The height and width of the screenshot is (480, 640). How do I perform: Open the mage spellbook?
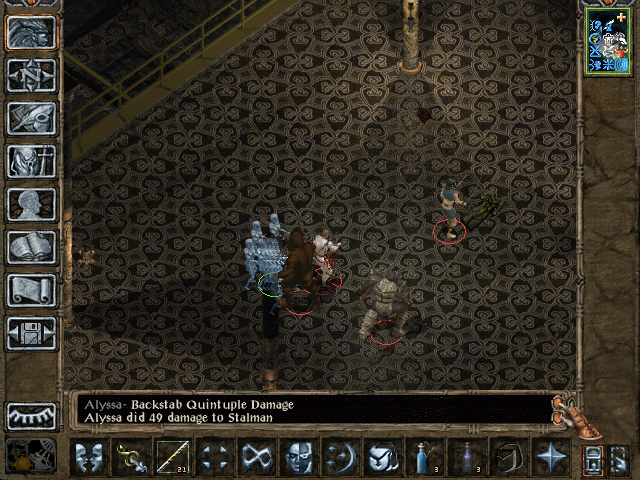[x=32, y=247]
